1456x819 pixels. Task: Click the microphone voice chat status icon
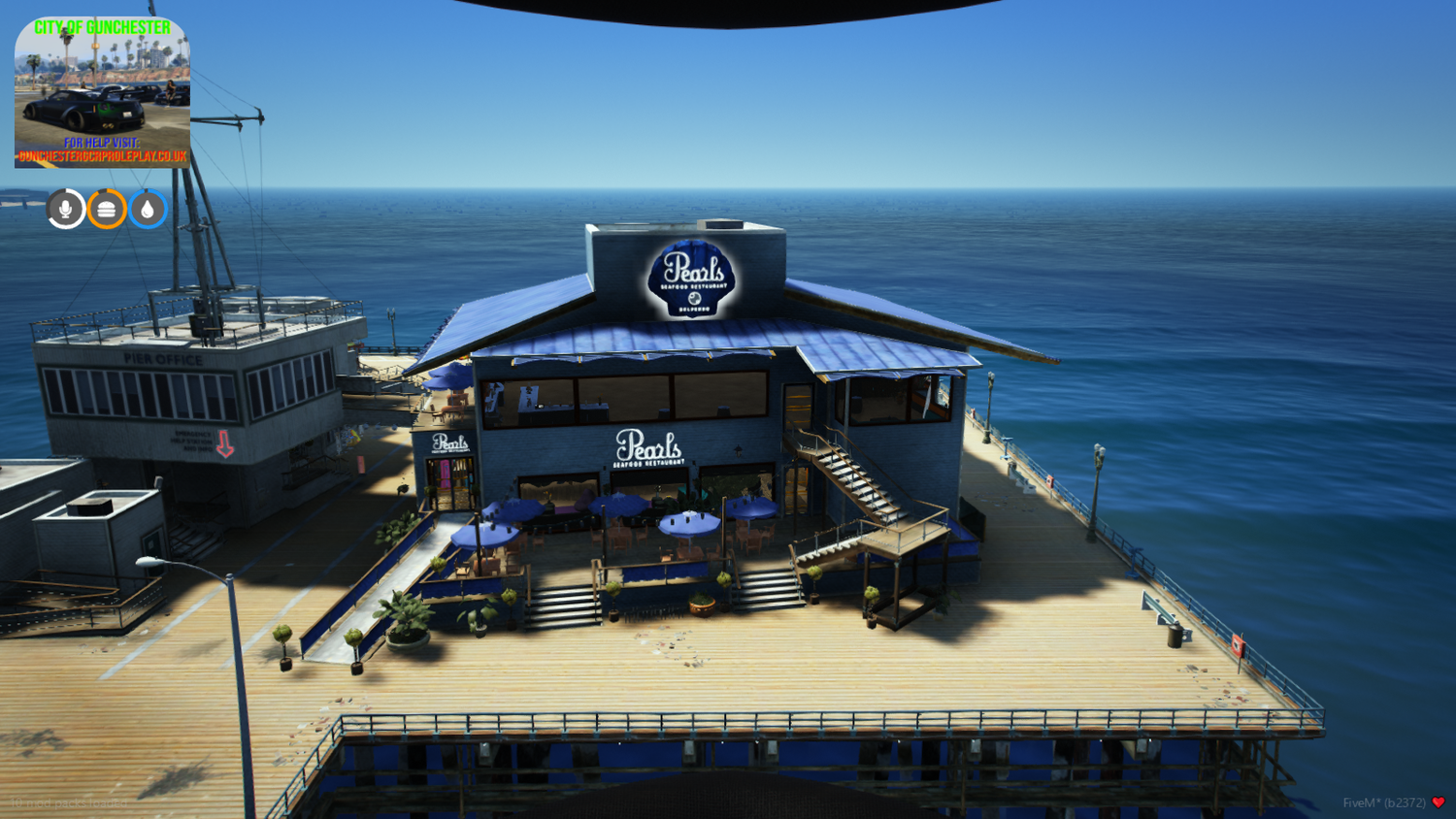click(x=64, y=208)
